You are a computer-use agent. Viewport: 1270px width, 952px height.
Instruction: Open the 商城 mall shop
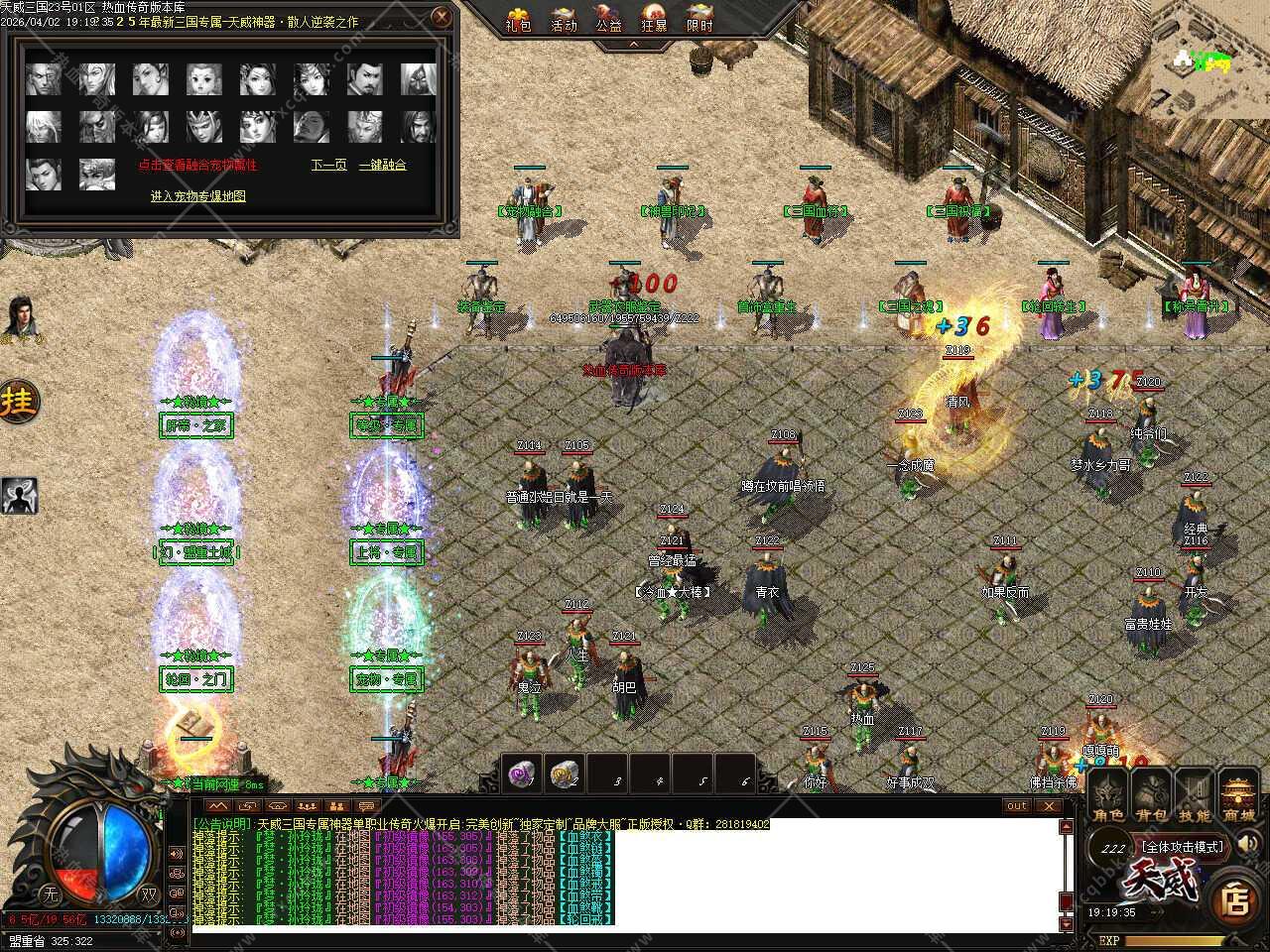[x=1238, y=797]
